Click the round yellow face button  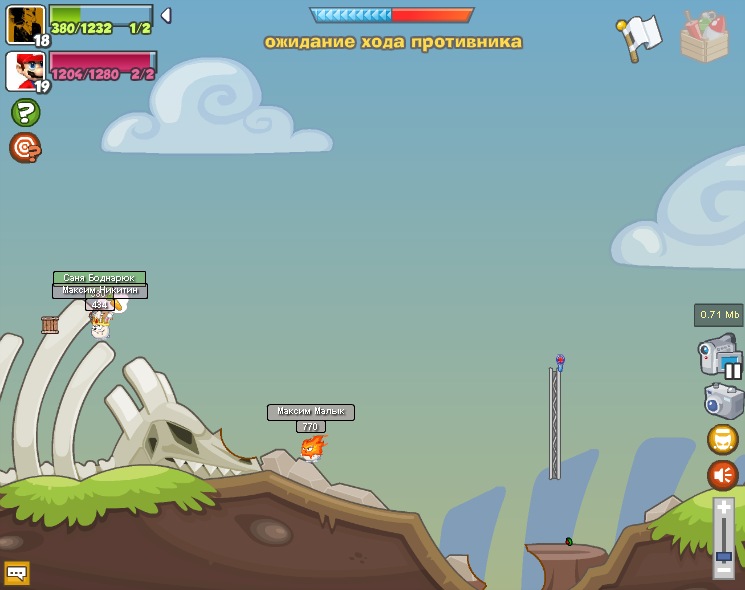coord(723,439)
